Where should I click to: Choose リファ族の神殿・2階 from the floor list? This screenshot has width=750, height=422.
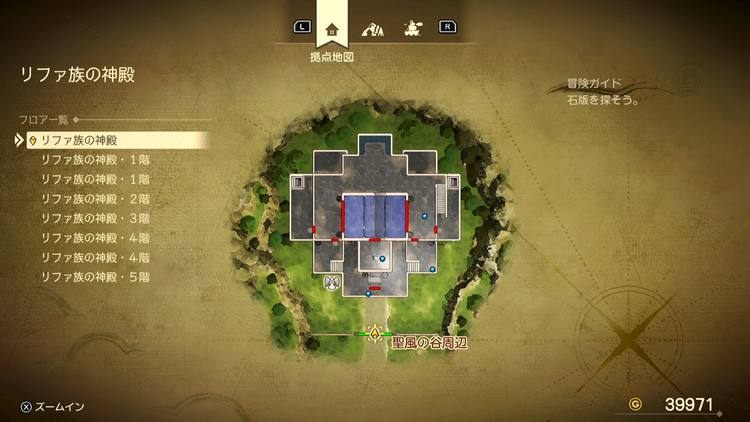pos(95,198)
